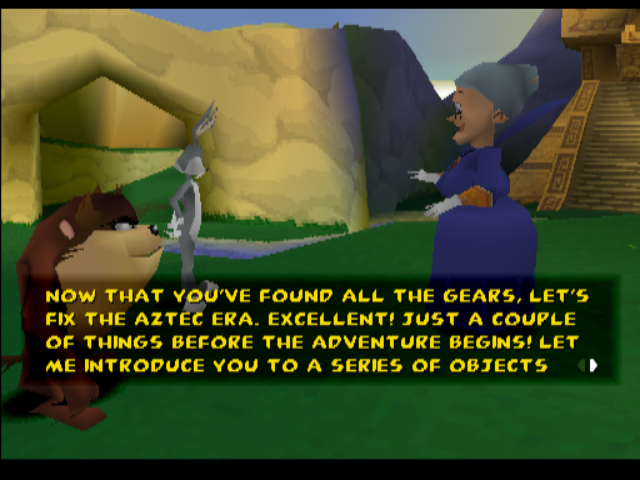The width and height of the screenshot is (640, 480).
Task: Advance dialogue with the white right arrow
Action: pos(594,366)
